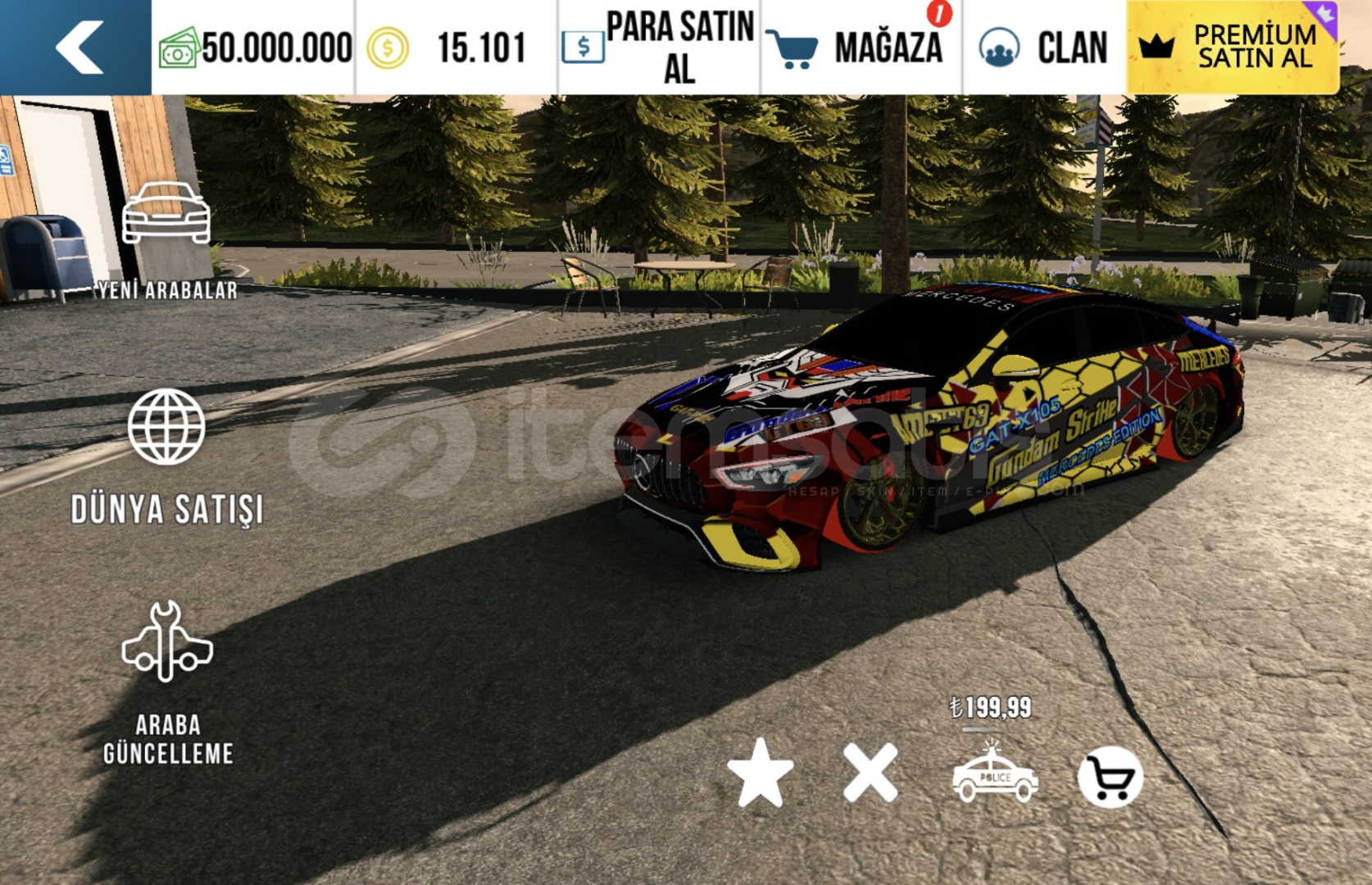Go back with the white arrow button

[x=79, y=47]
